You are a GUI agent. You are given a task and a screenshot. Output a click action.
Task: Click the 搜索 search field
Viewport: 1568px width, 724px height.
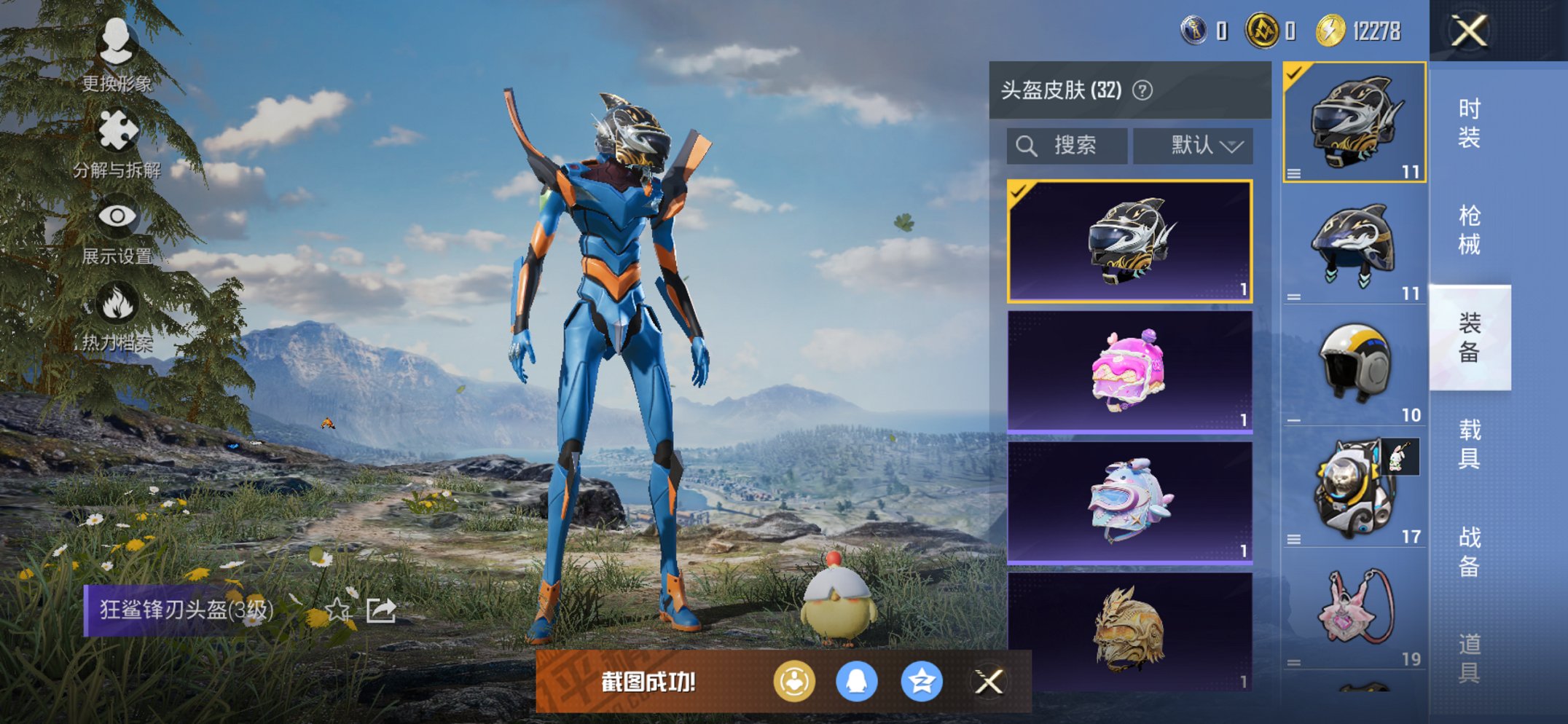pos(1071,145)
